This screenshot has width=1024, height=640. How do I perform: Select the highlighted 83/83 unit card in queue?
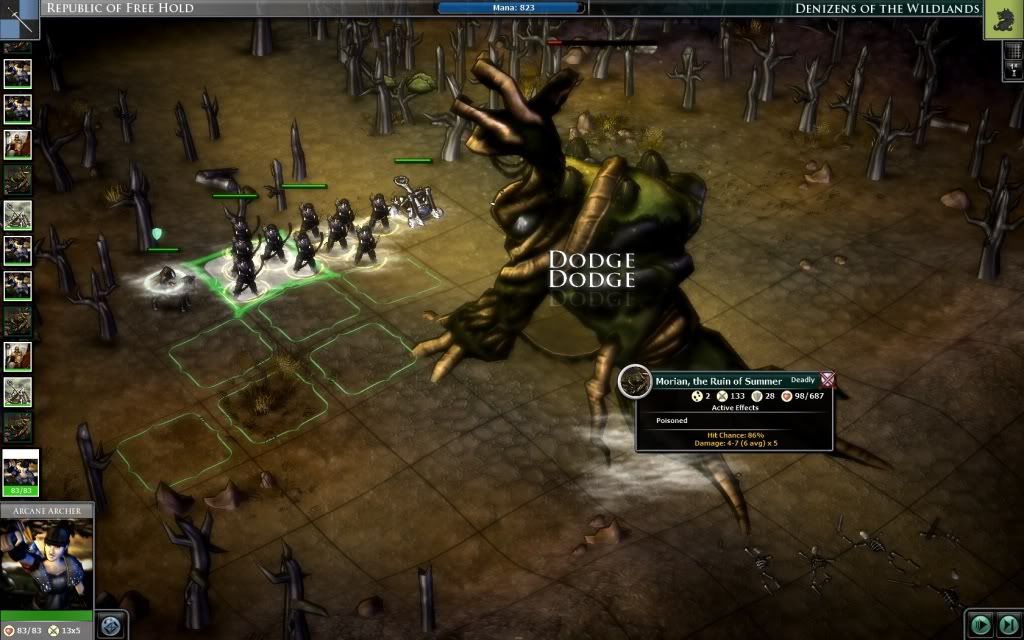pos(20,470)
